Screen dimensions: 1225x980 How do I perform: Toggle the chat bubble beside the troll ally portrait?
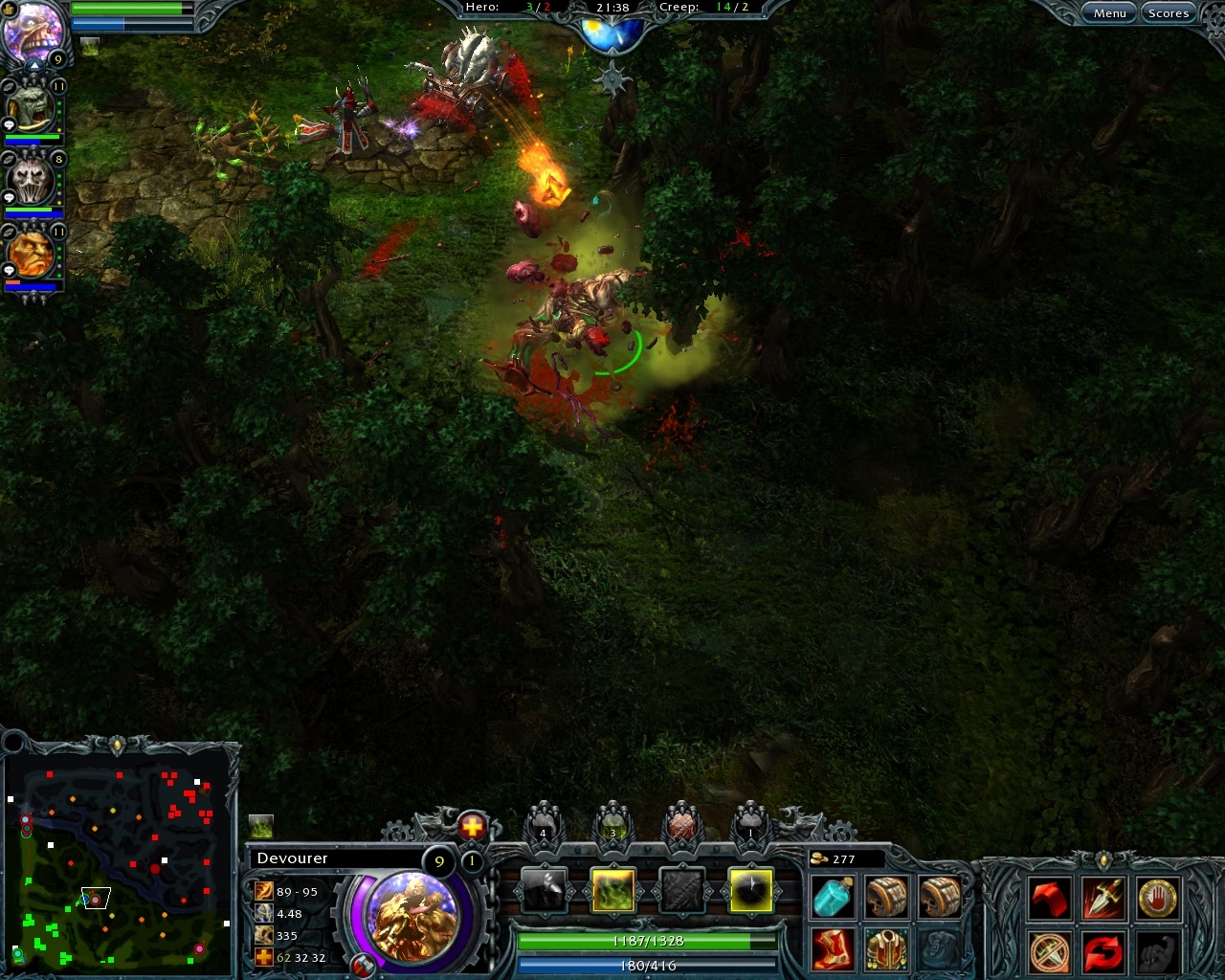10,124
